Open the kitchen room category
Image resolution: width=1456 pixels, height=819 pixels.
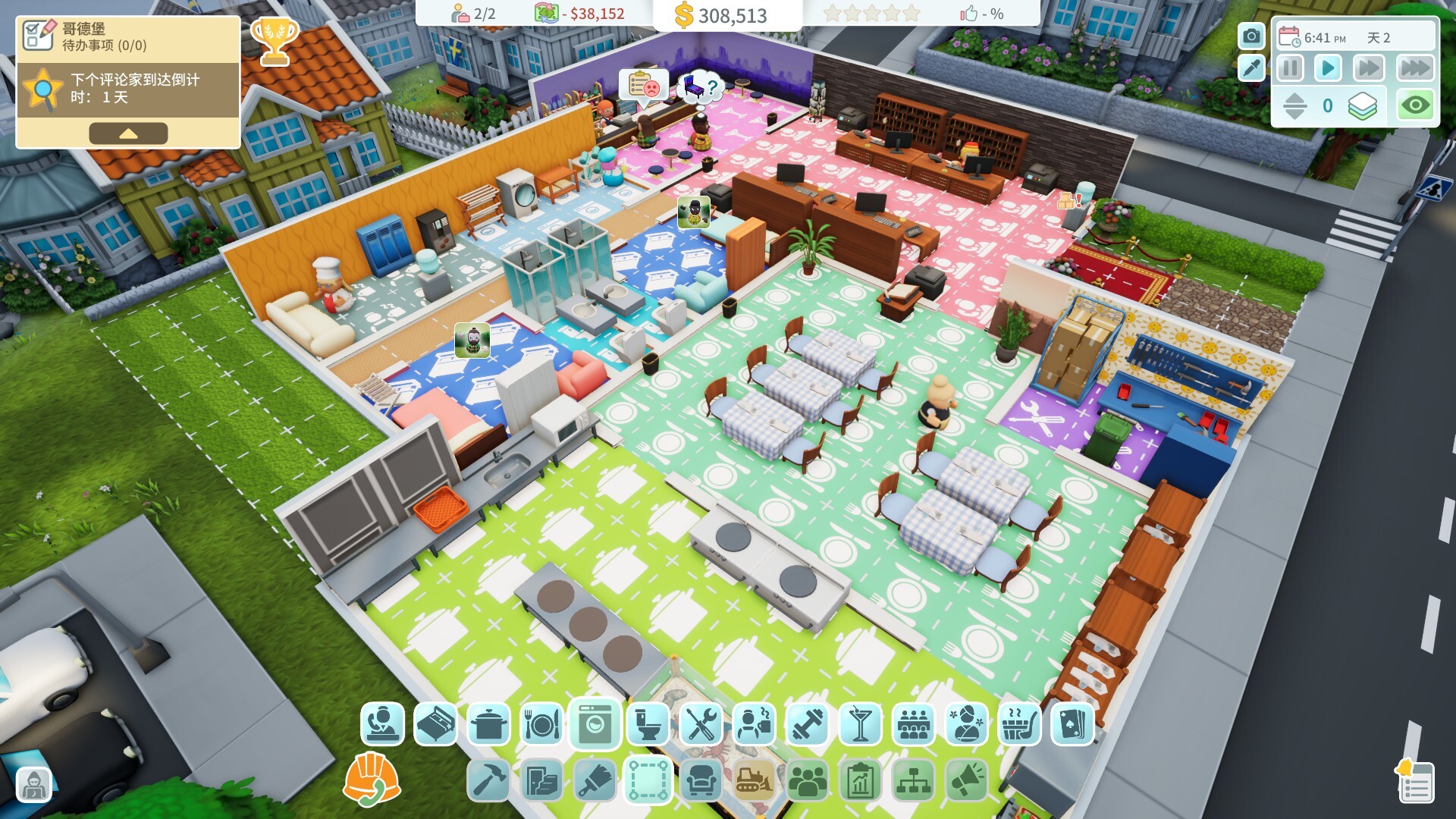[x=488, y=724]
